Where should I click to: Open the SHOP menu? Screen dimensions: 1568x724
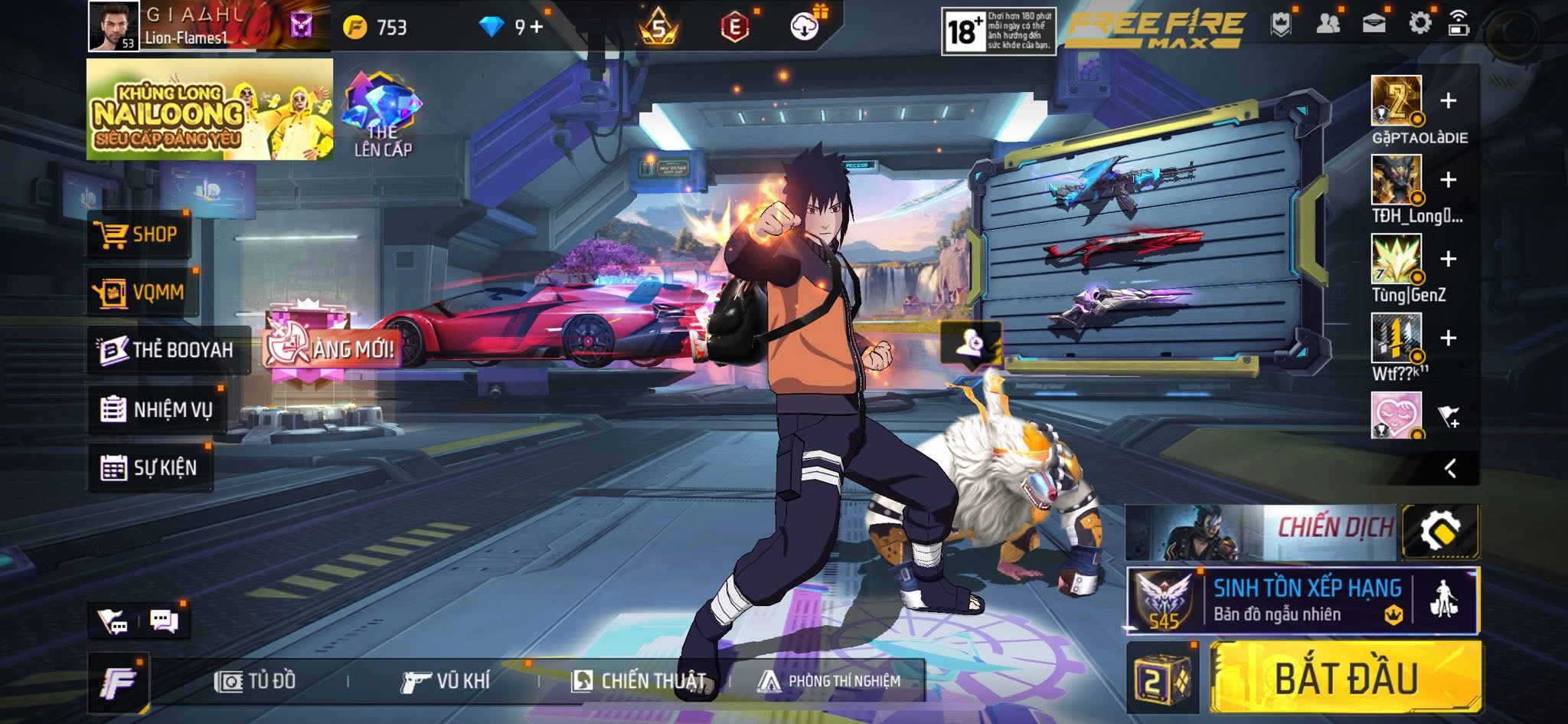(x=139, y=234)
